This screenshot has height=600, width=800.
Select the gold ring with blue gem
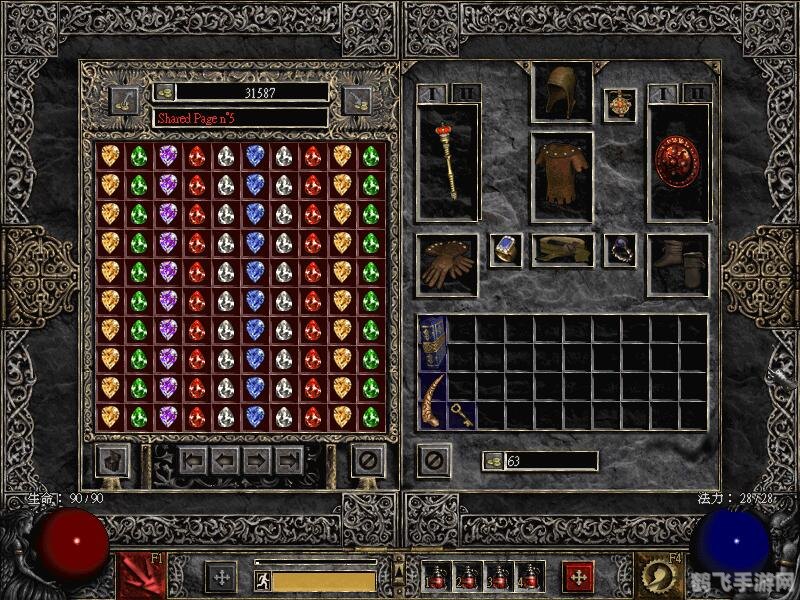[505, 250]
